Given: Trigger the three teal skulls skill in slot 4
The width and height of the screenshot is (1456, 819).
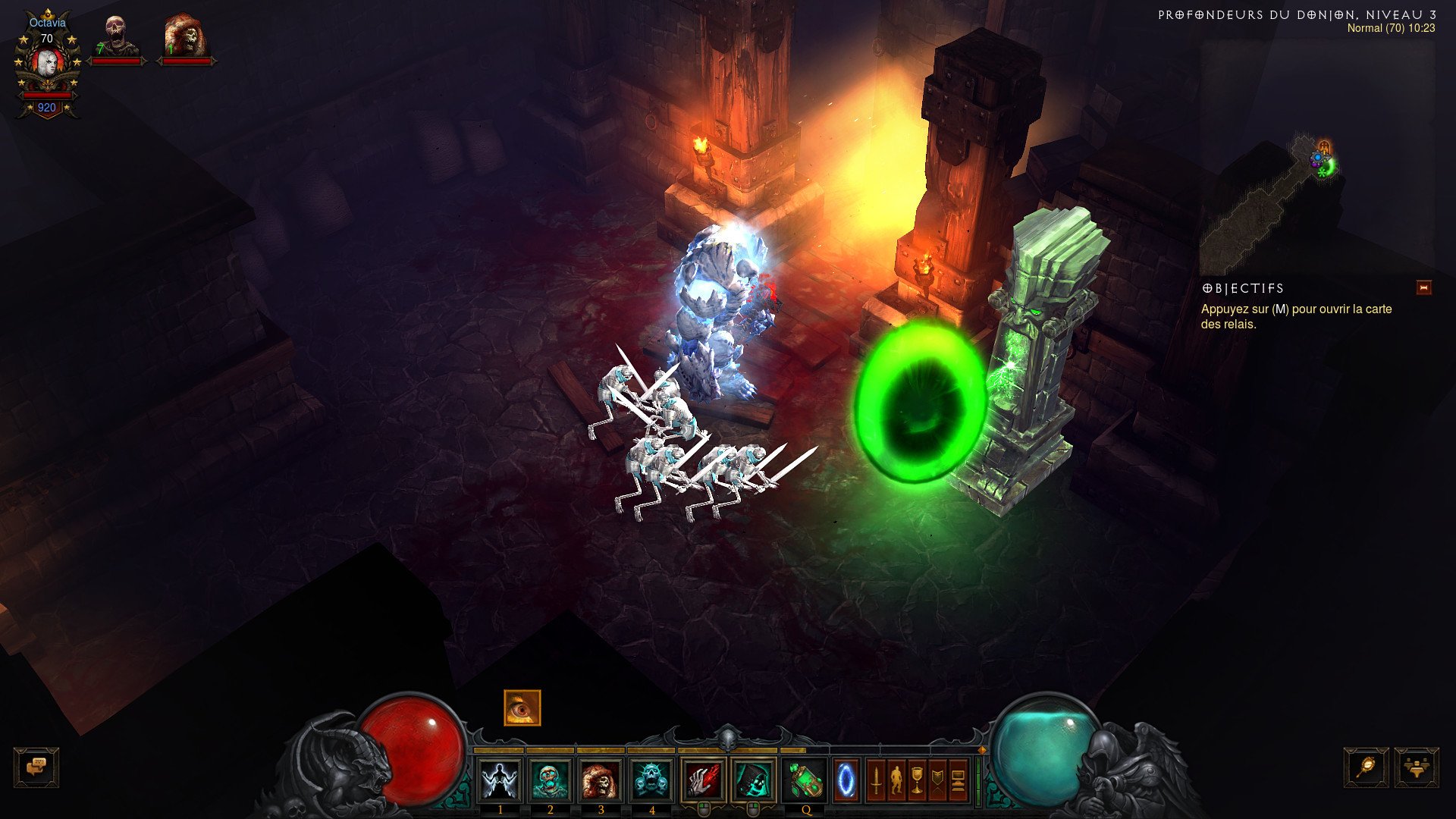Looking at the screenshot, I should [x=651, y=780].
